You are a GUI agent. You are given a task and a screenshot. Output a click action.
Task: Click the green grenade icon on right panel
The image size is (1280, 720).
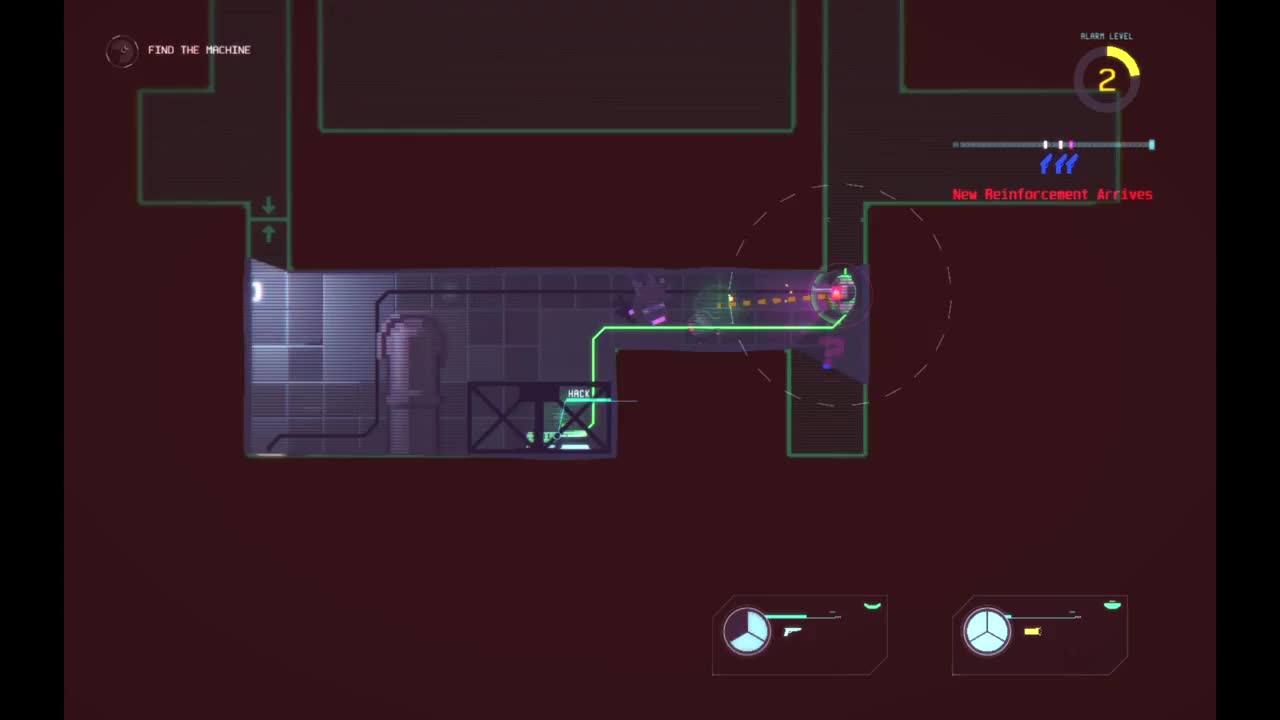(1112, 604)
